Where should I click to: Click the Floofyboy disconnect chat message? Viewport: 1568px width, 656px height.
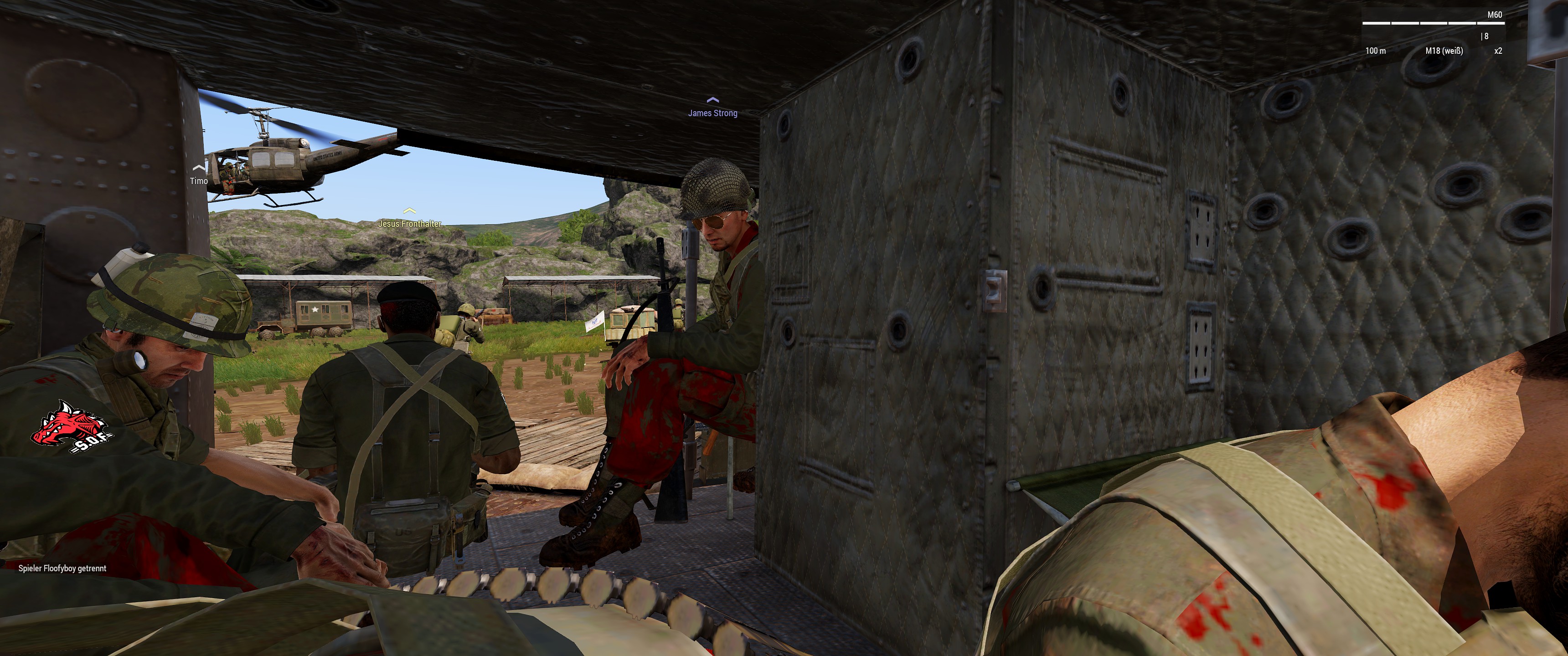tap(62, 568)
